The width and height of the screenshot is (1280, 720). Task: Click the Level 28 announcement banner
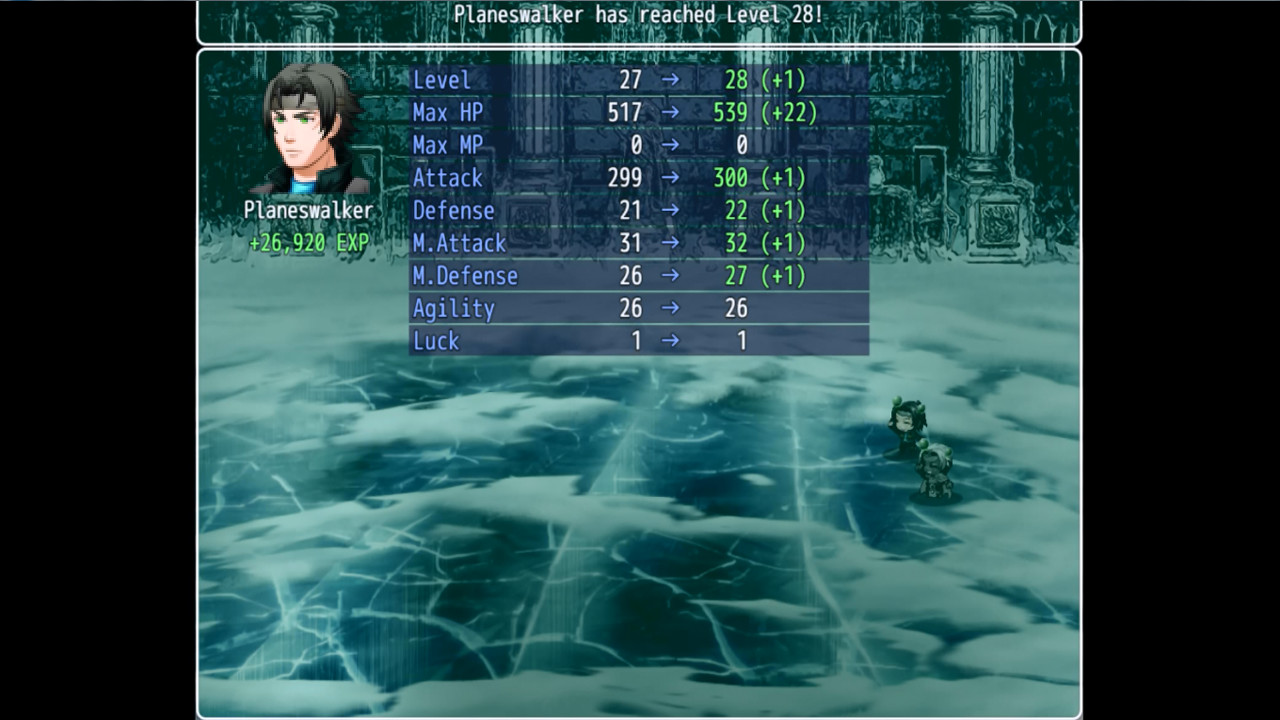click(640, 15)
